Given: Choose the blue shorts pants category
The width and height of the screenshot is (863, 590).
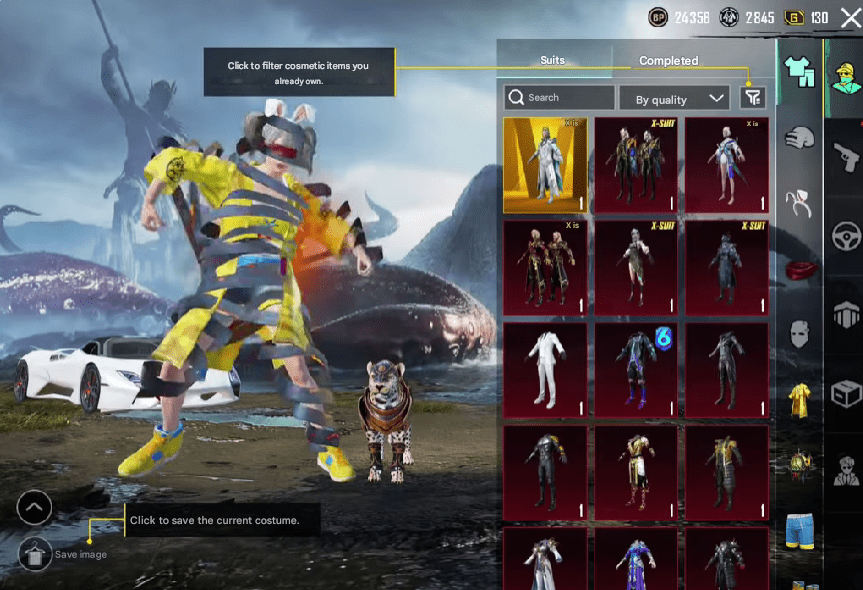Looking at the screenshot, I should coord(799,530).
